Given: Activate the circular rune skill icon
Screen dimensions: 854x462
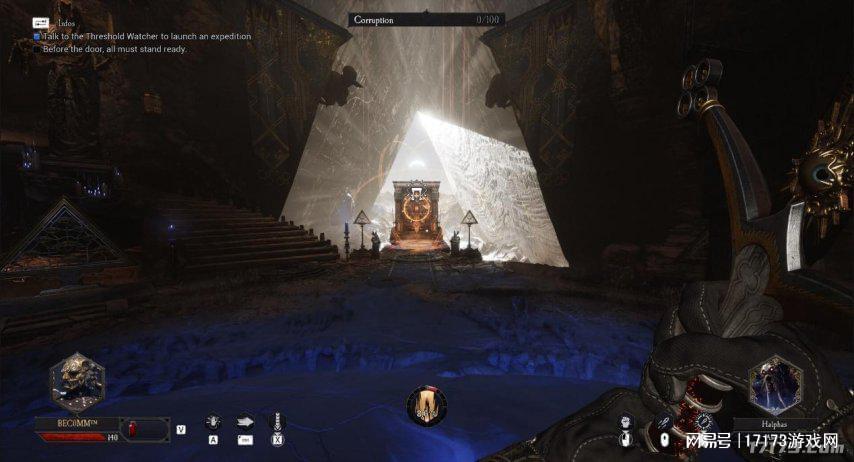Looking at the screenshot, I should coord(706,422).
